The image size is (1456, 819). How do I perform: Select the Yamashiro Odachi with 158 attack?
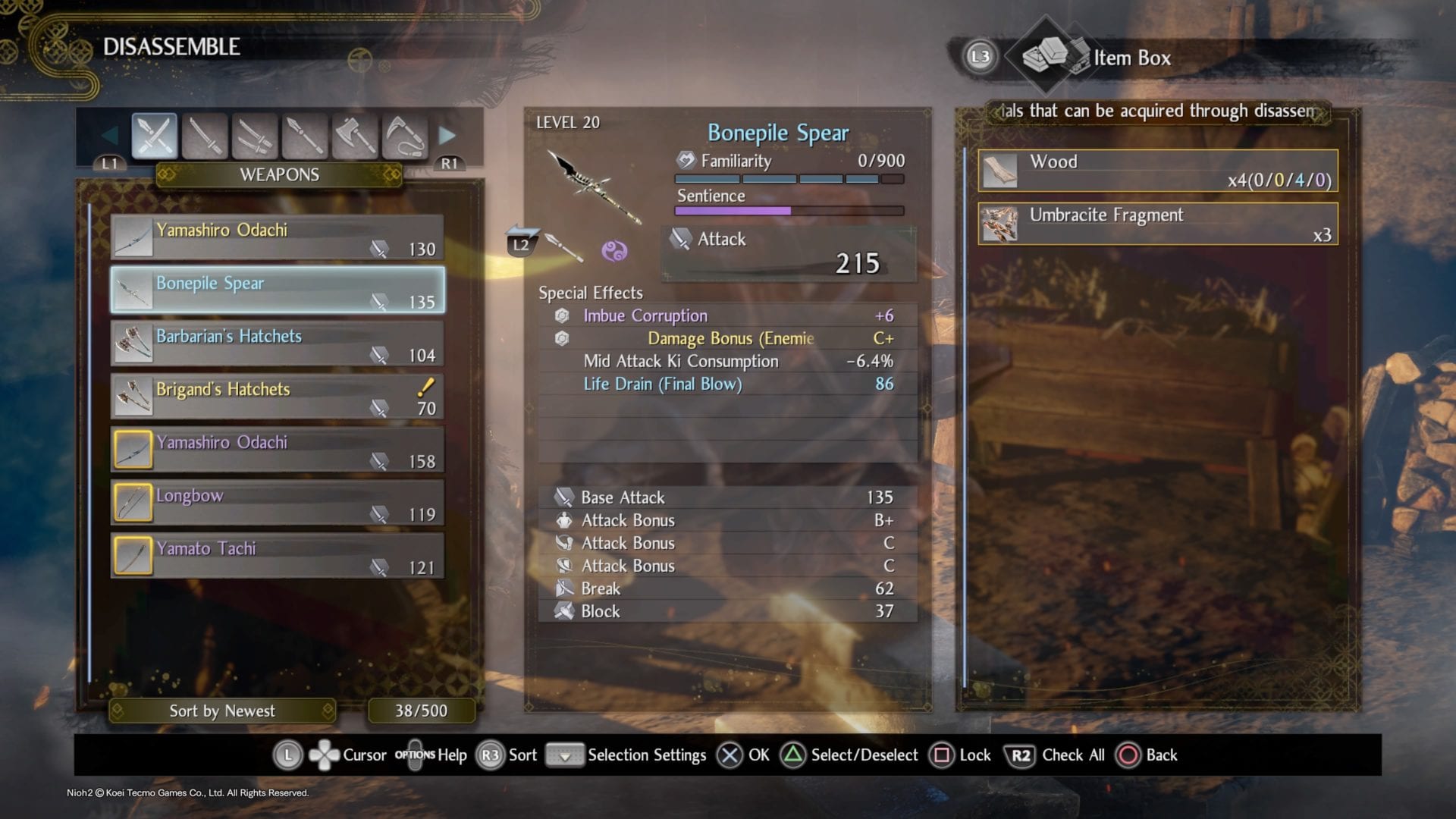pyautogui.click(x=278, y=450)
